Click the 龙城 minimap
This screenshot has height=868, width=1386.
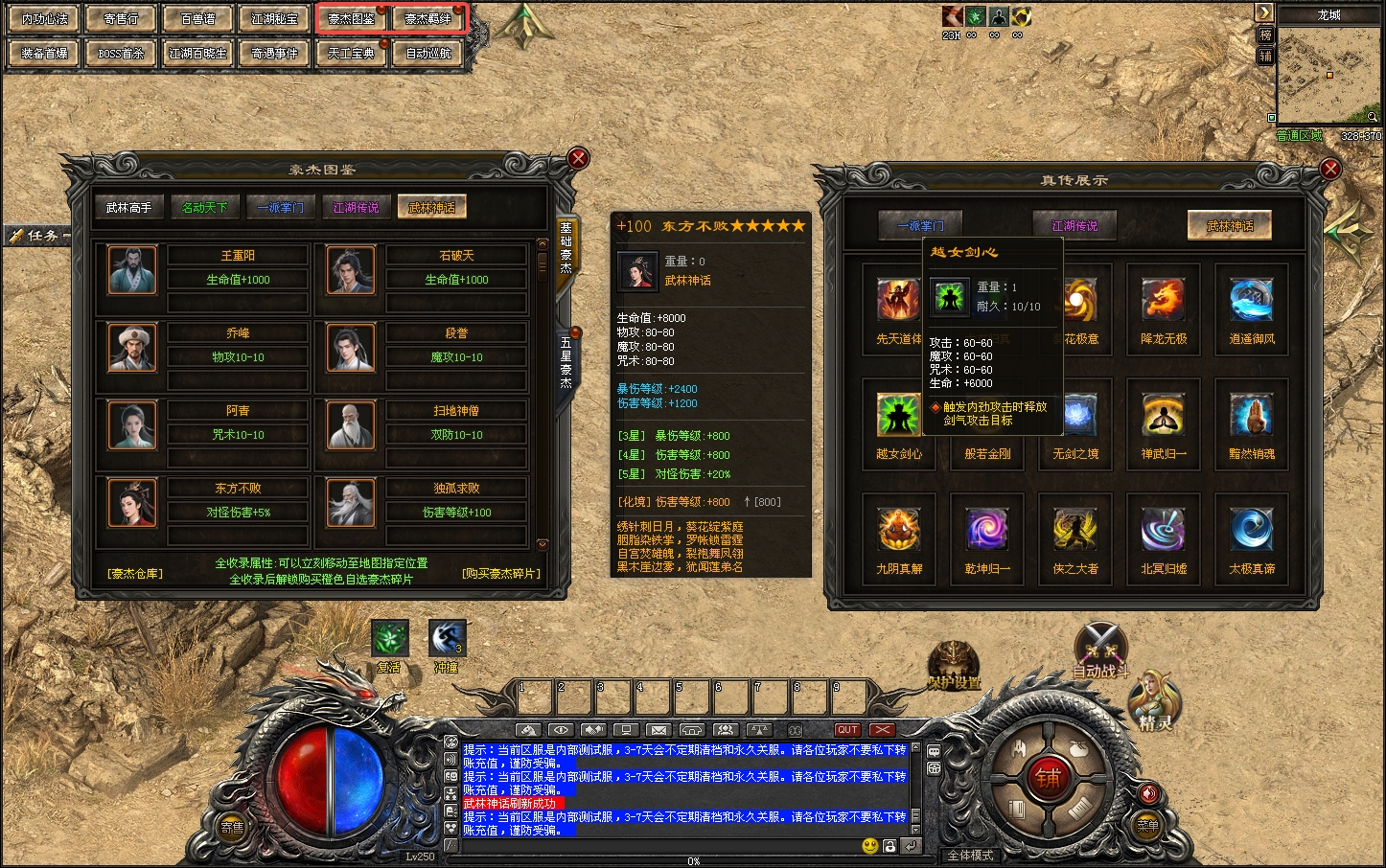click(1329, 75)
